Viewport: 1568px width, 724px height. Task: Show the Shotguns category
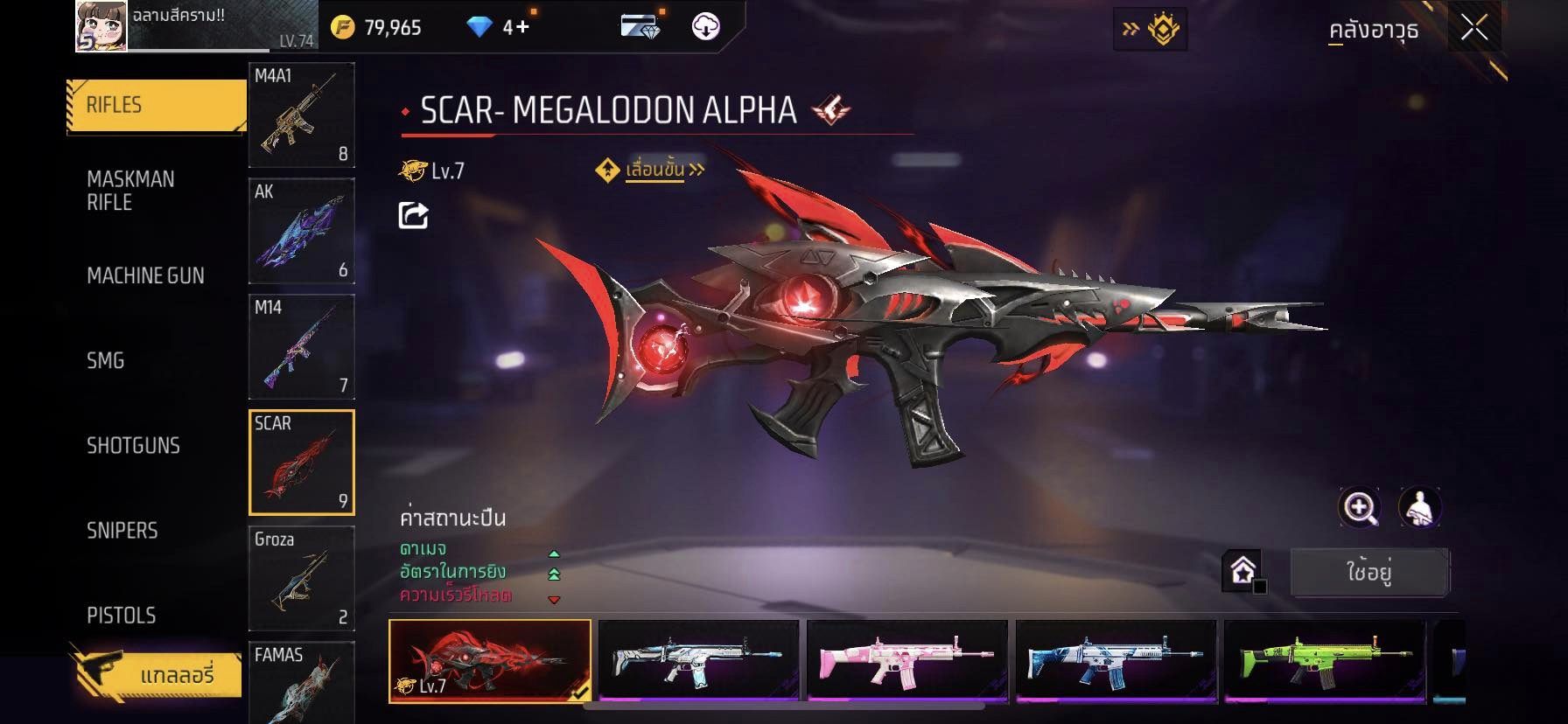[133, 445]
